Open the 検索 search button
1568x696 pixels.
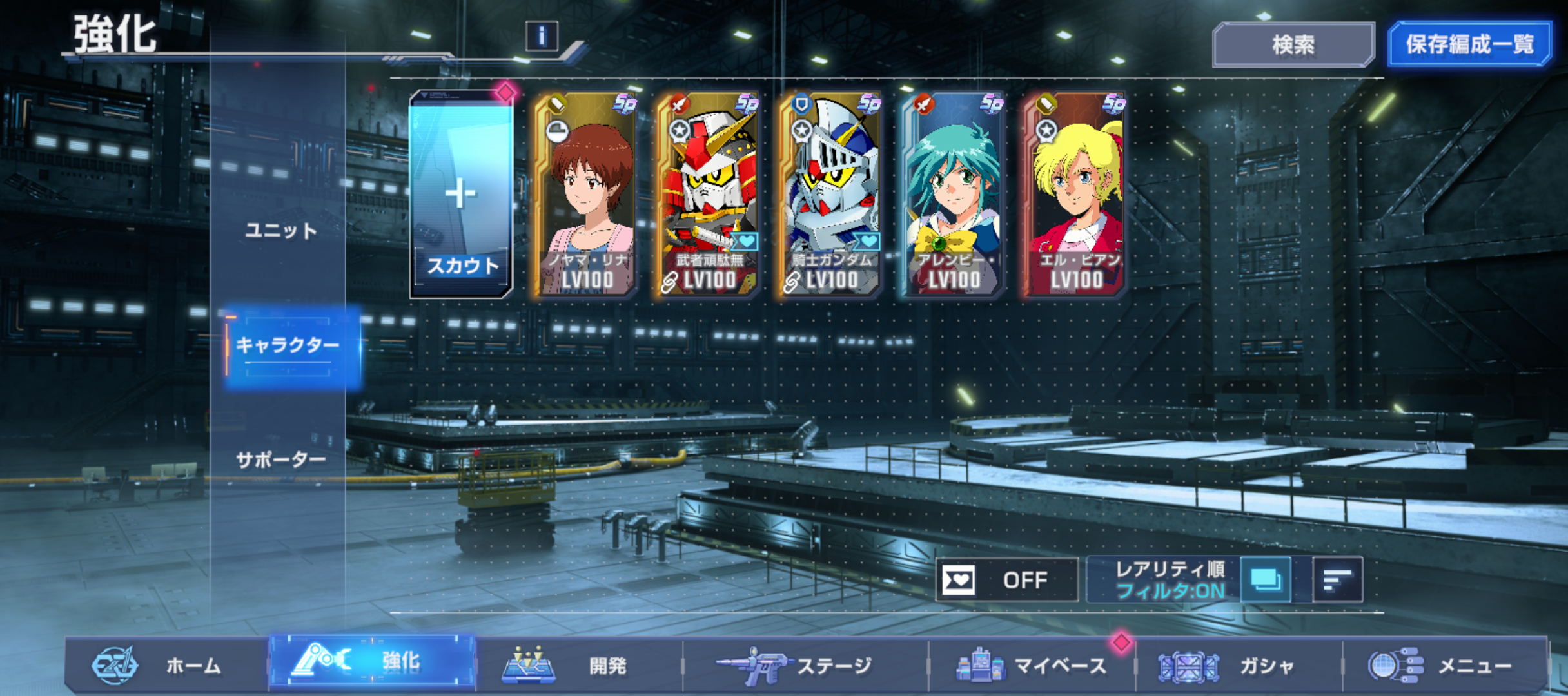1293,44
